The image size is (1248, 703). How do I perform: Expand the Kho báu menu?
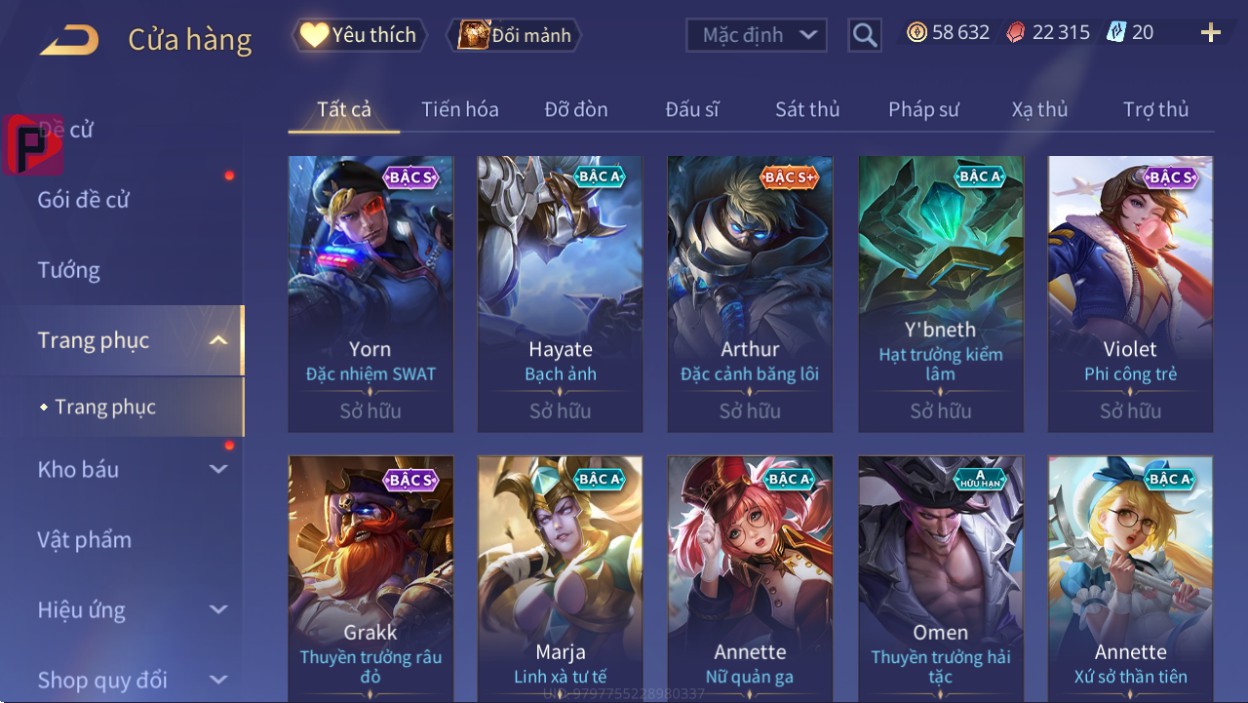[130, 469]
